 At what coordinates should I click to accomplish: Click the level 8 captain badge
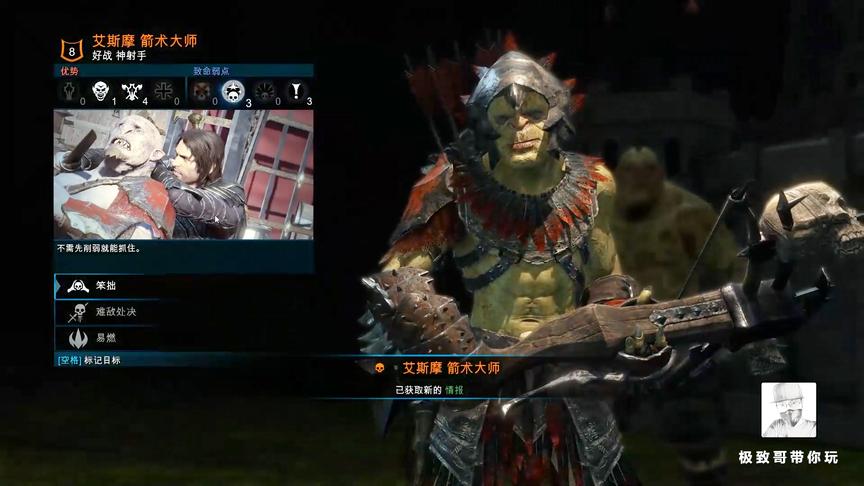(71, 49)
